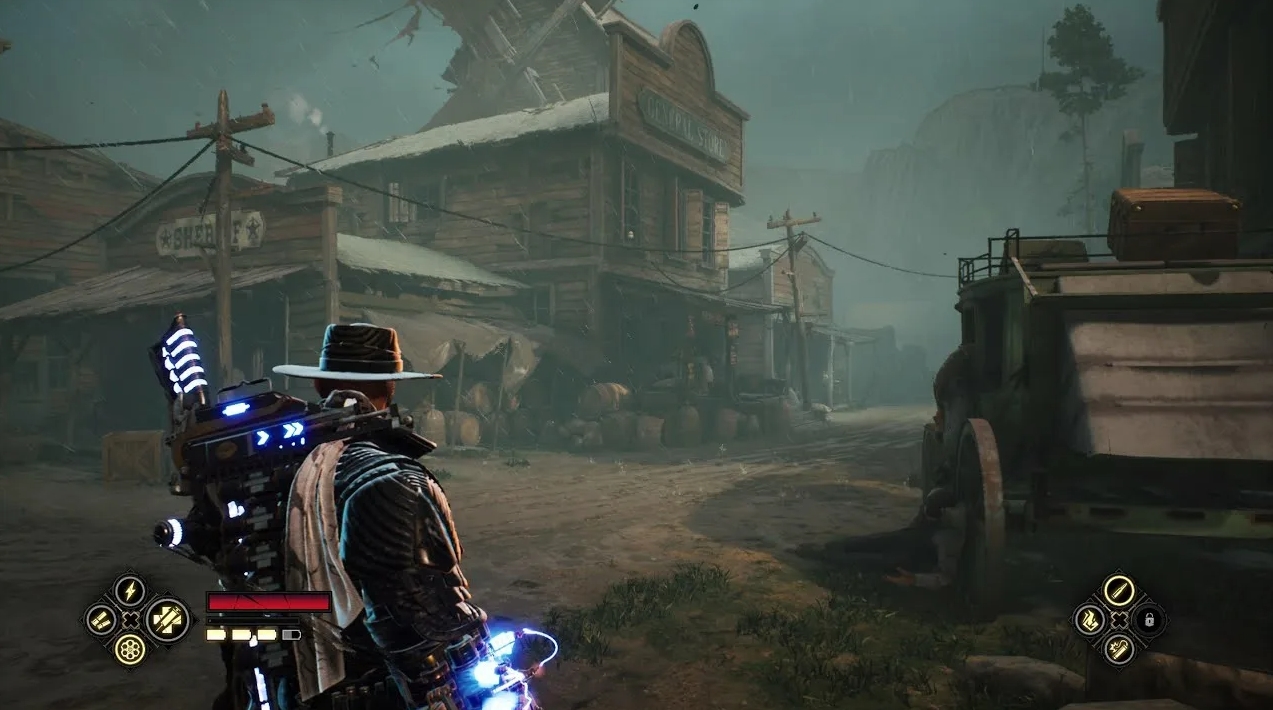
Task: Select the rifle bullet weapon icon
Action: click(x=1119, y=590)
